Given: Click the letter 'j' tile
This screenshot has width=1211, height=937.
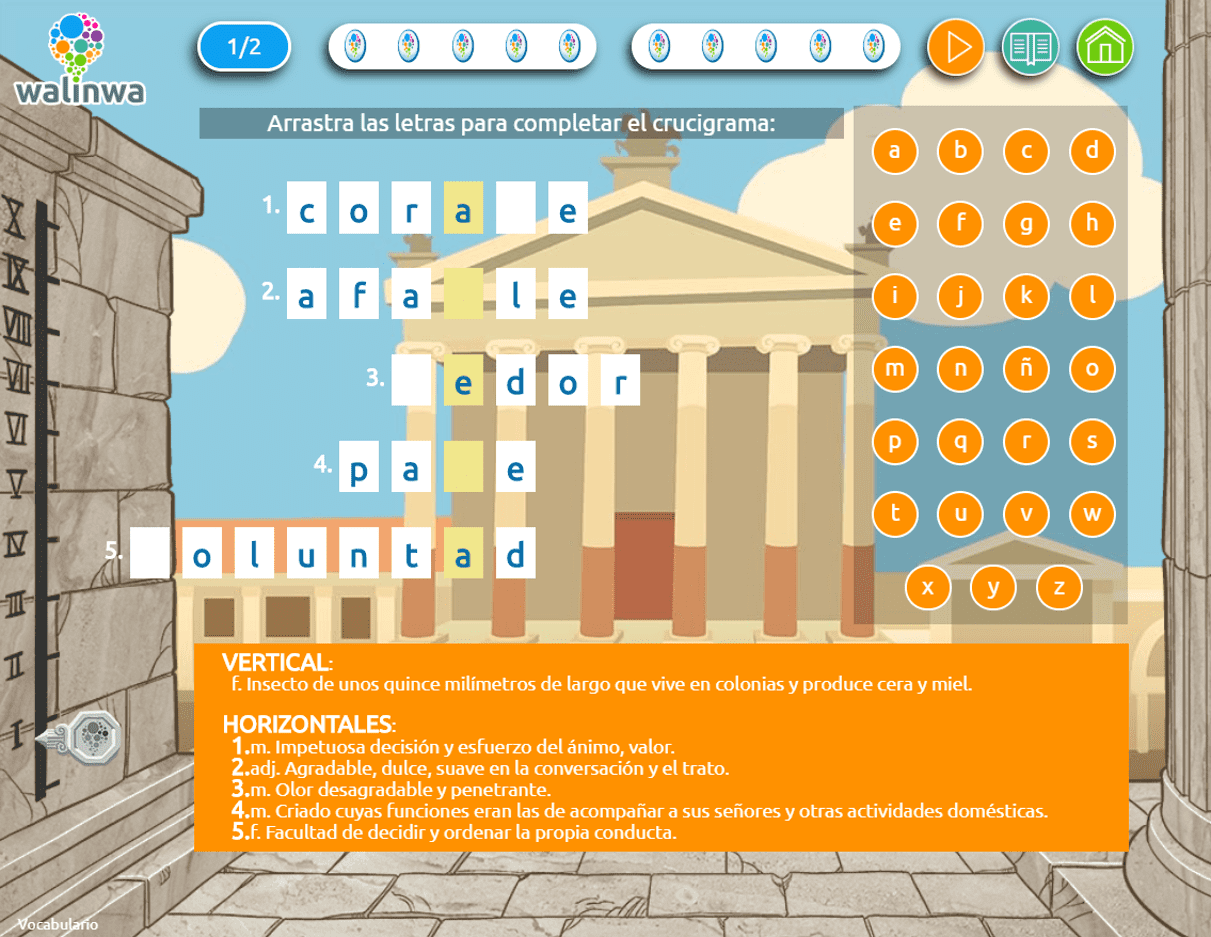Looking at the screenshot, I should 960,296.
